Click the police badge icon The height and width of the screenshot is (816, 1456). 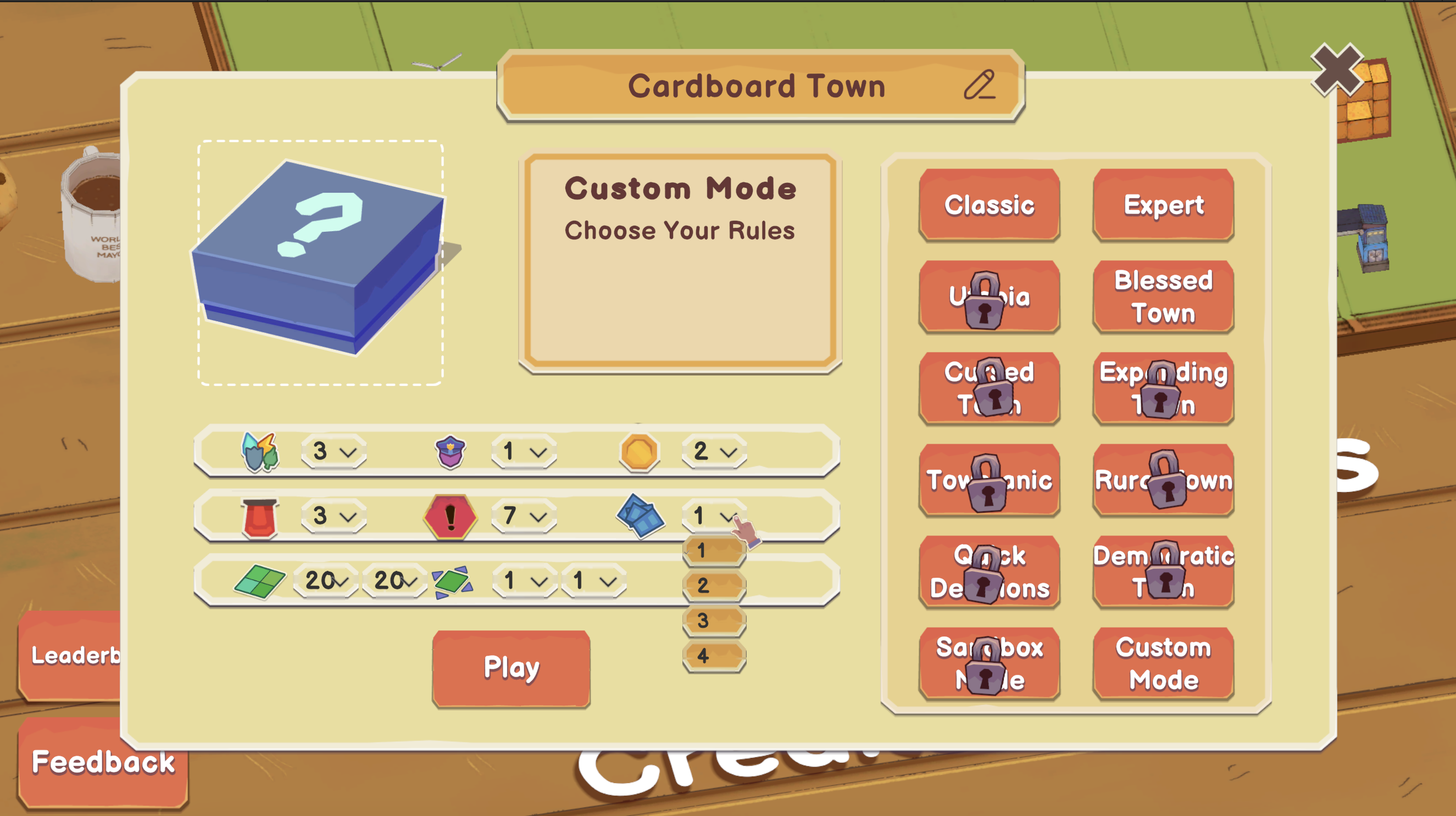coord(449,451)
